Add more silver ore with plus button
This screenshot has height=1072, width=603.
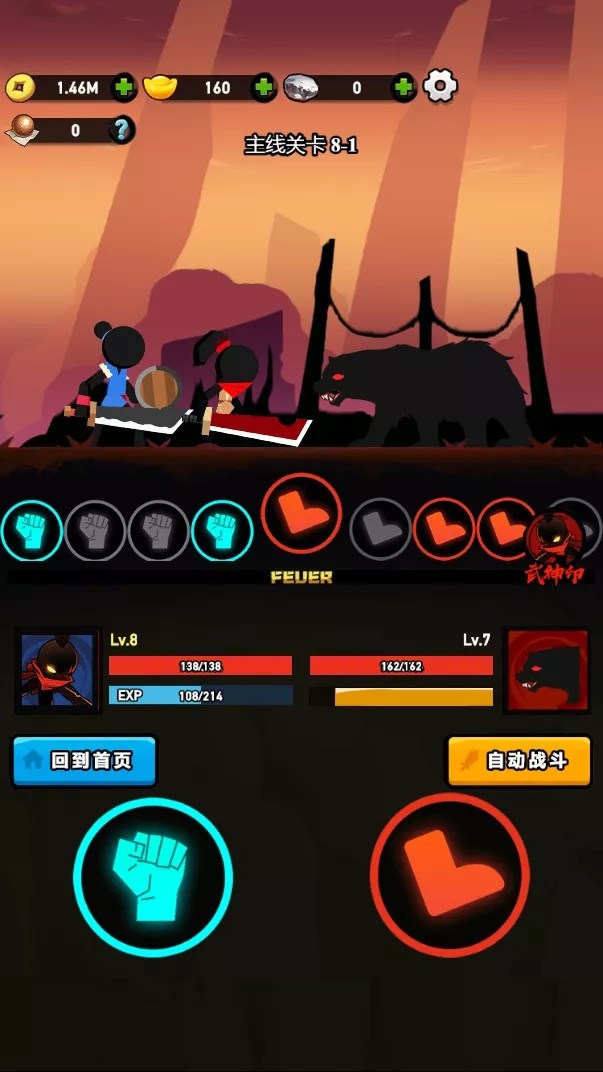403,87
